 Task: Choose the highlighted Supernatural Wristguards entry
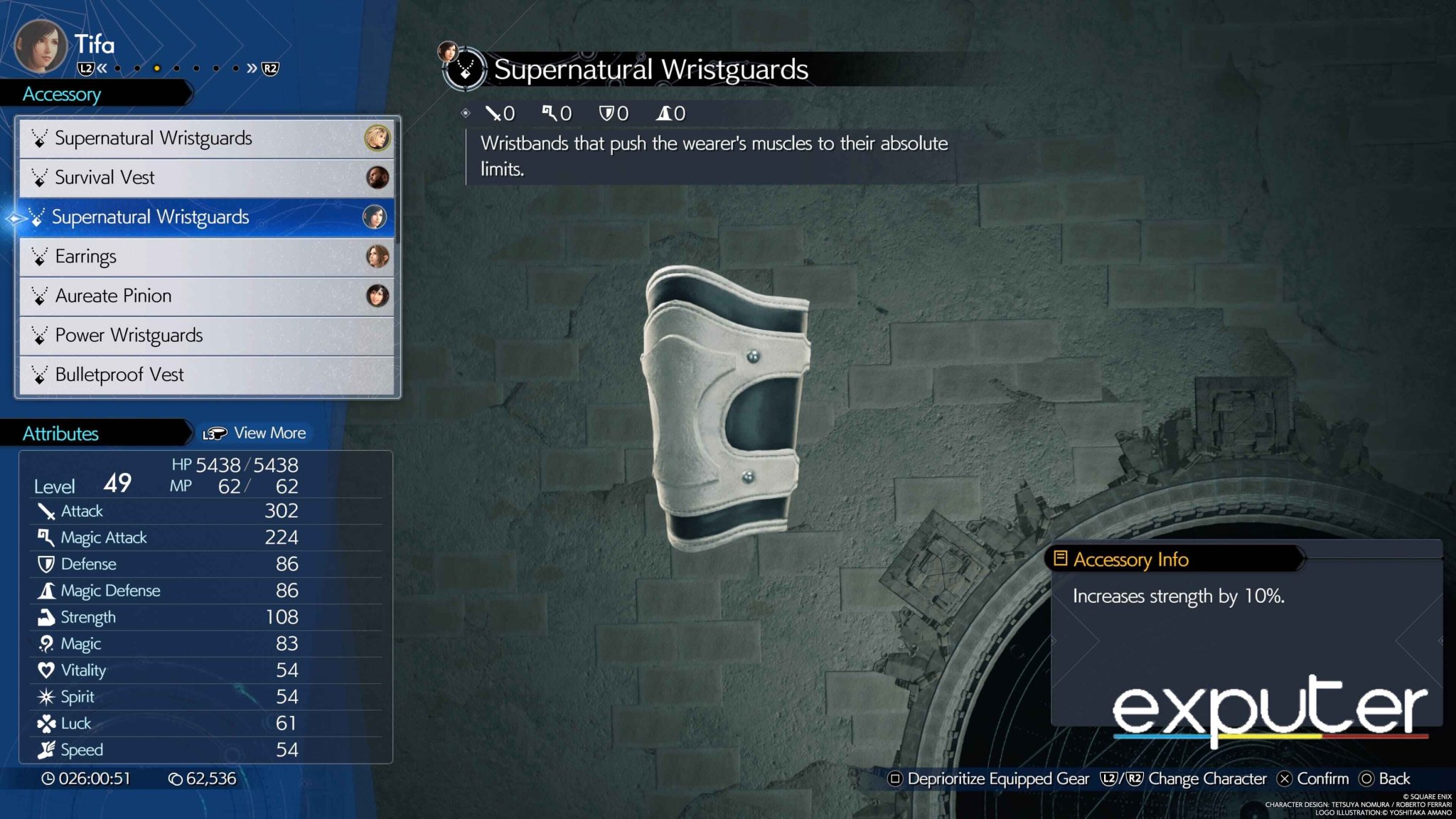pos(206,217)
